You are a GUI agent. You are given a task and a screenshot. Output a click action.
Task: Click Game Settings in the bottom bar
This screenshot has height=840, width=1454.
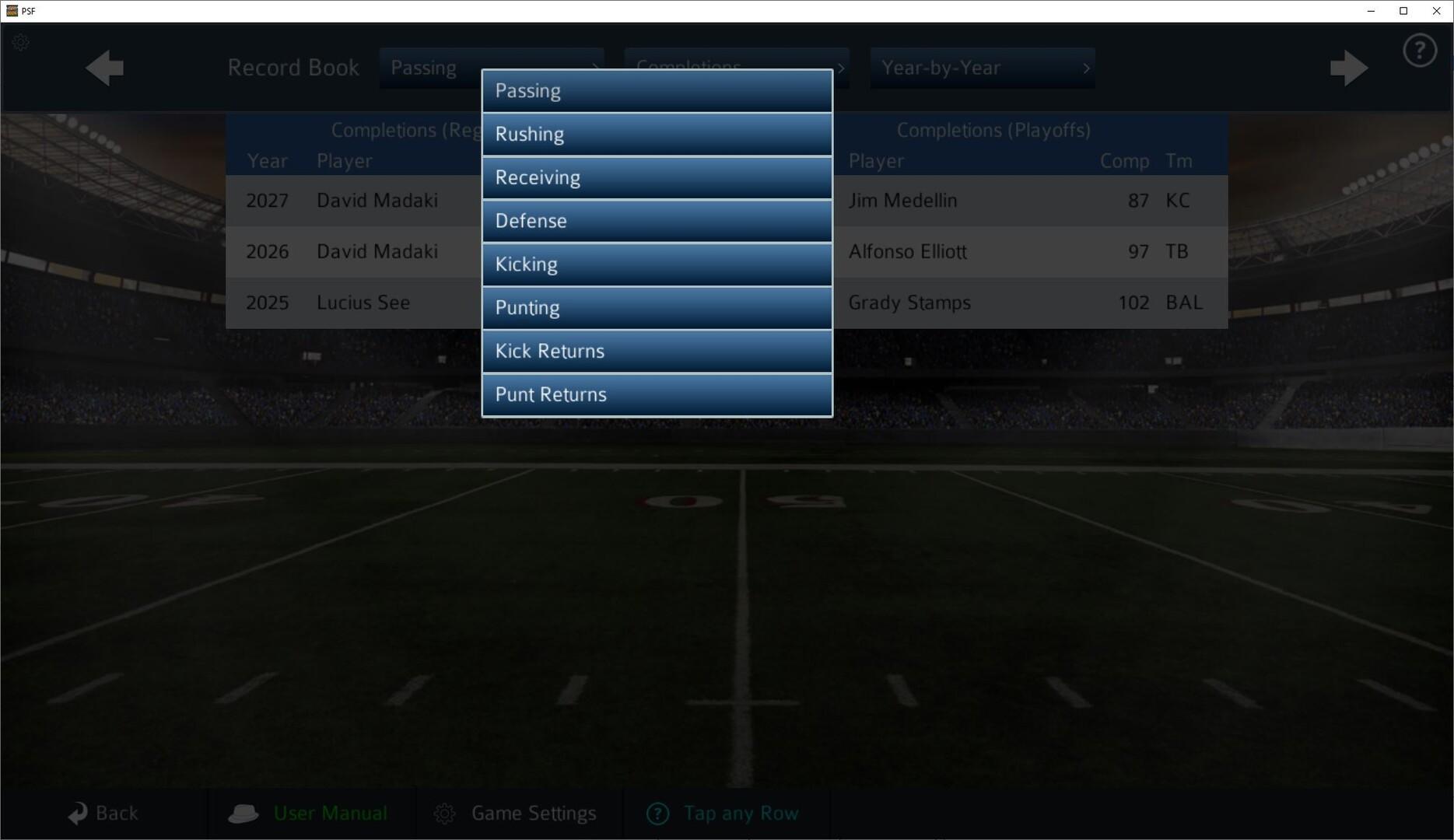coord(534,813)
